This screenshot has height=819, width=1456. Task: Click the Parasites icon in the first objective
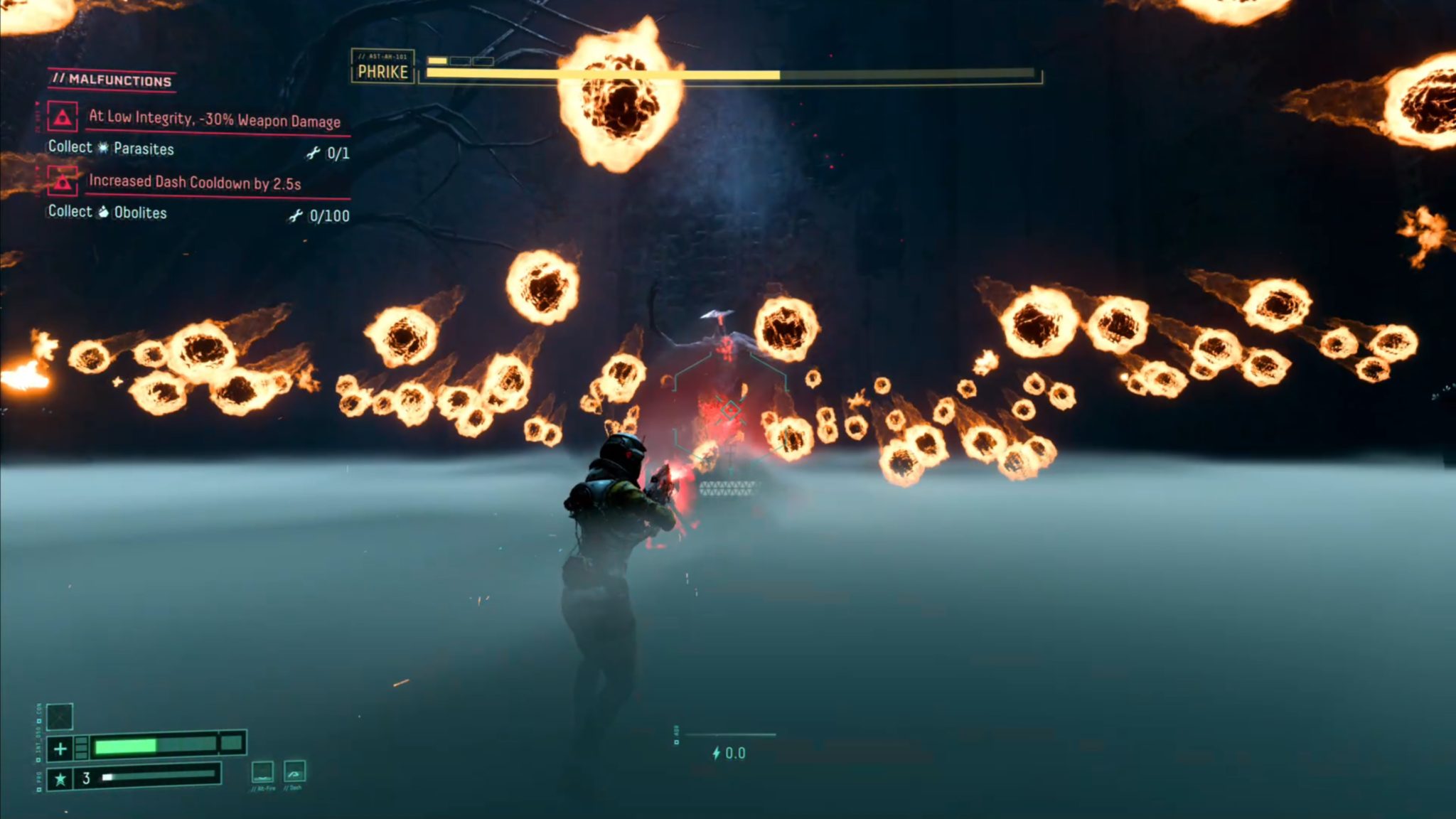(x=102, y=150)
